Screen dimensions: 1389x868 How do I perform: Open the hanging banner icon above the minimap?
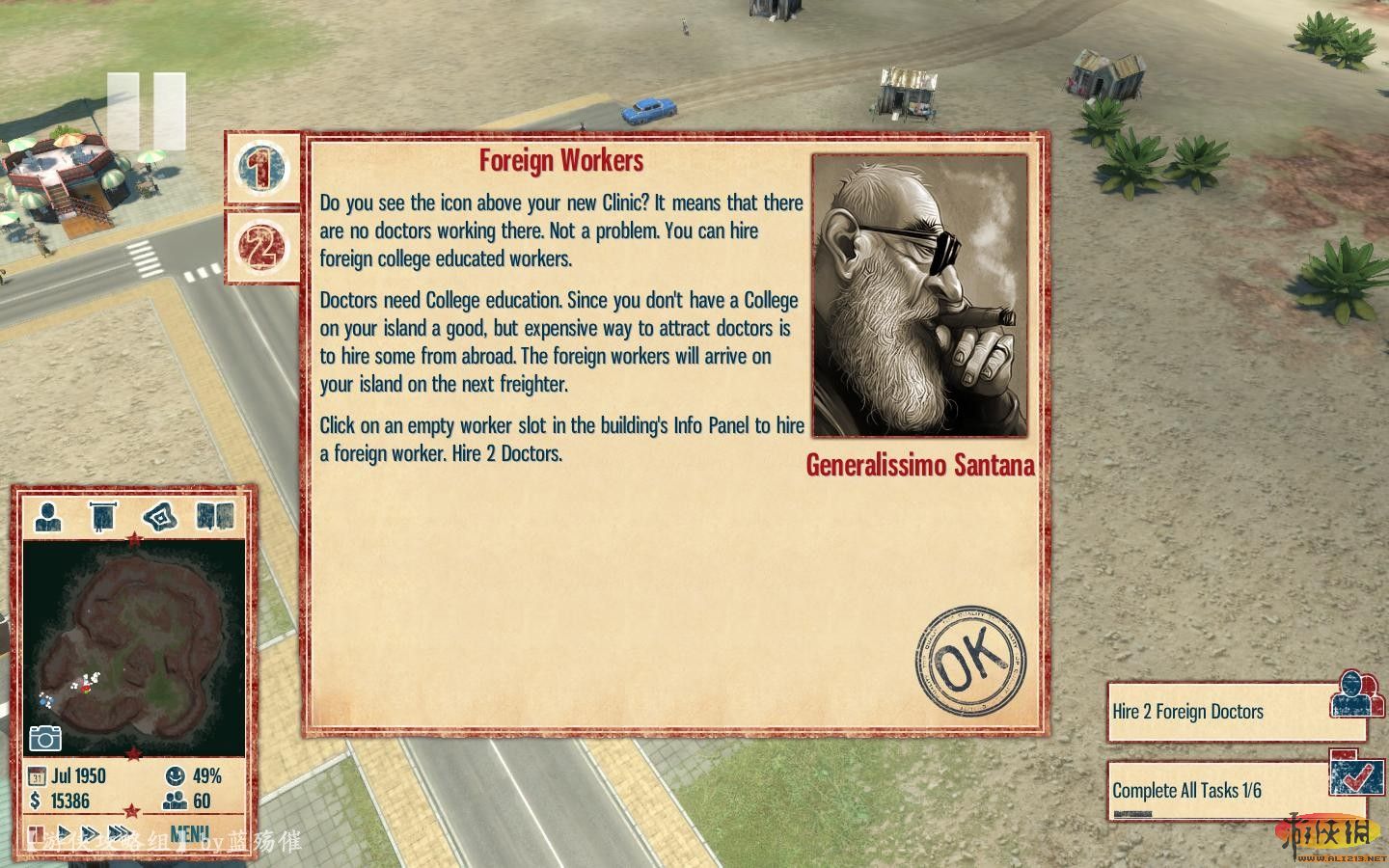pyautogui.click(x=103, y=518)
